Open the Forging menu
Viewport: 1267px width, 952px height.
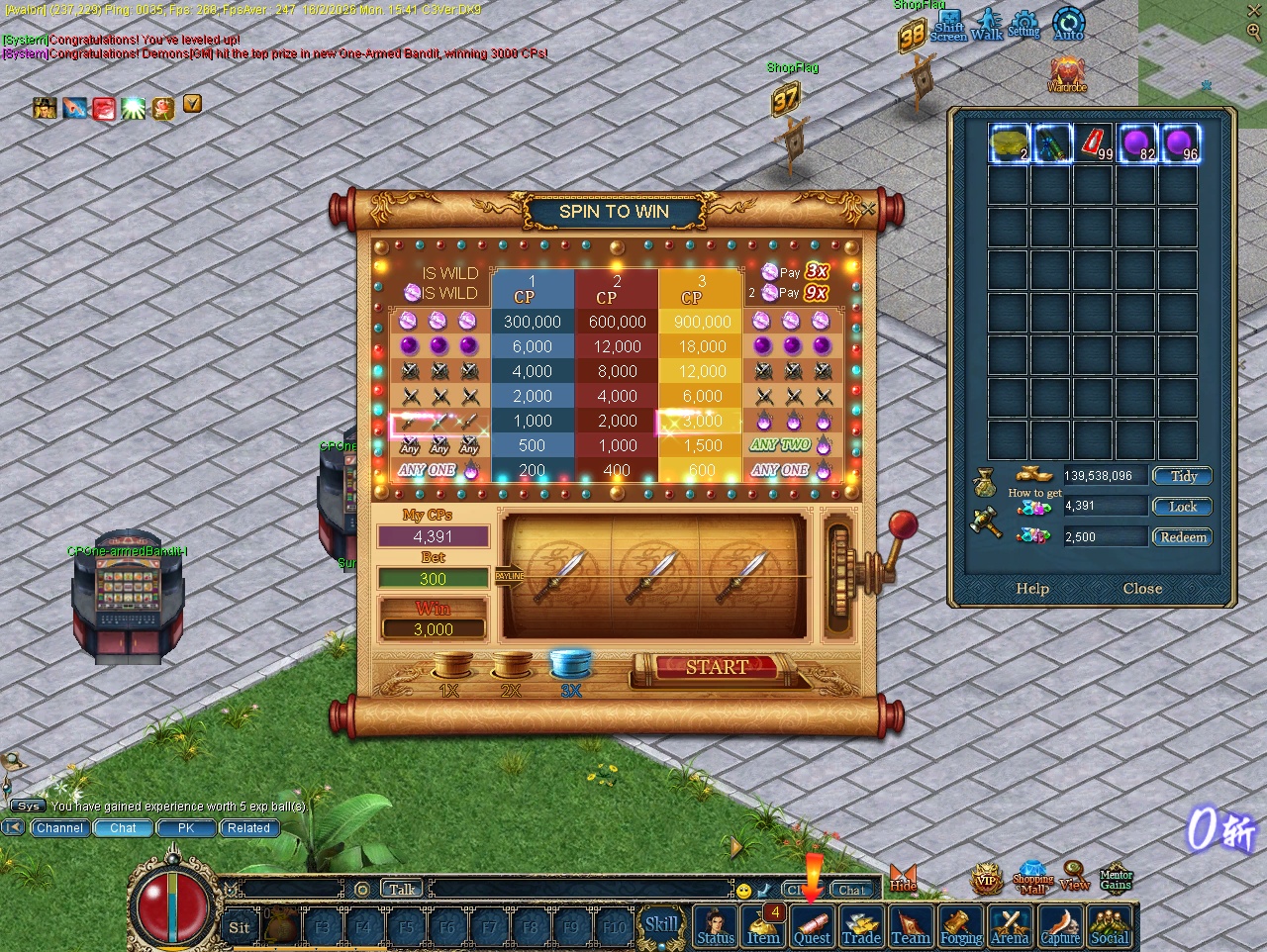coord(961,926)
